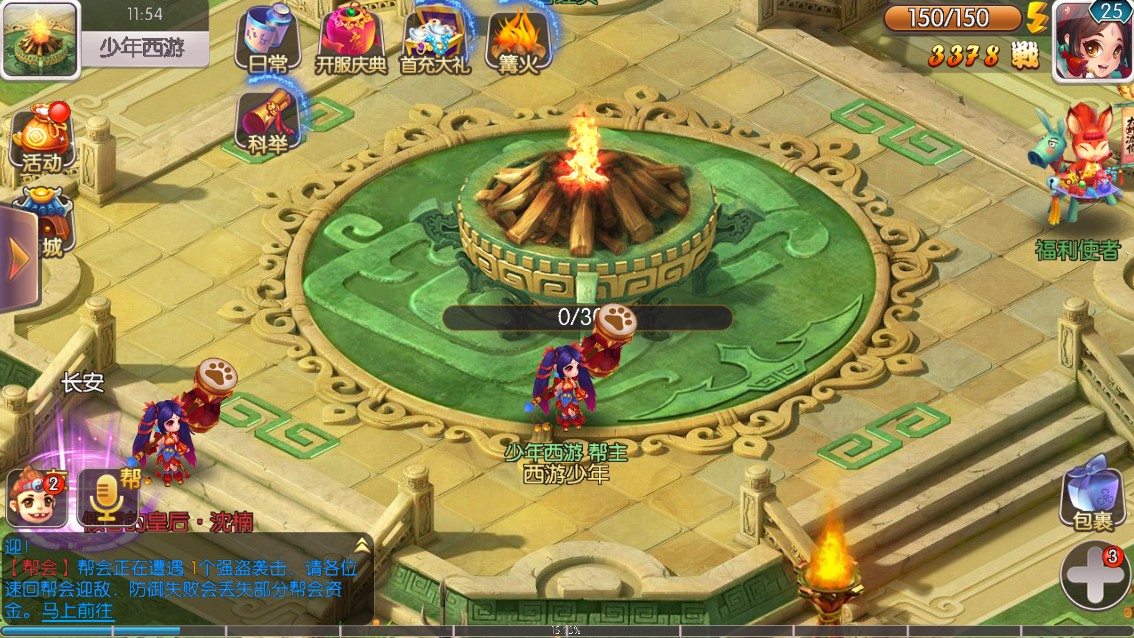Expand the chat box with double arrow
This screenshot has height=638, width=1134.
(x=361, y=544)
